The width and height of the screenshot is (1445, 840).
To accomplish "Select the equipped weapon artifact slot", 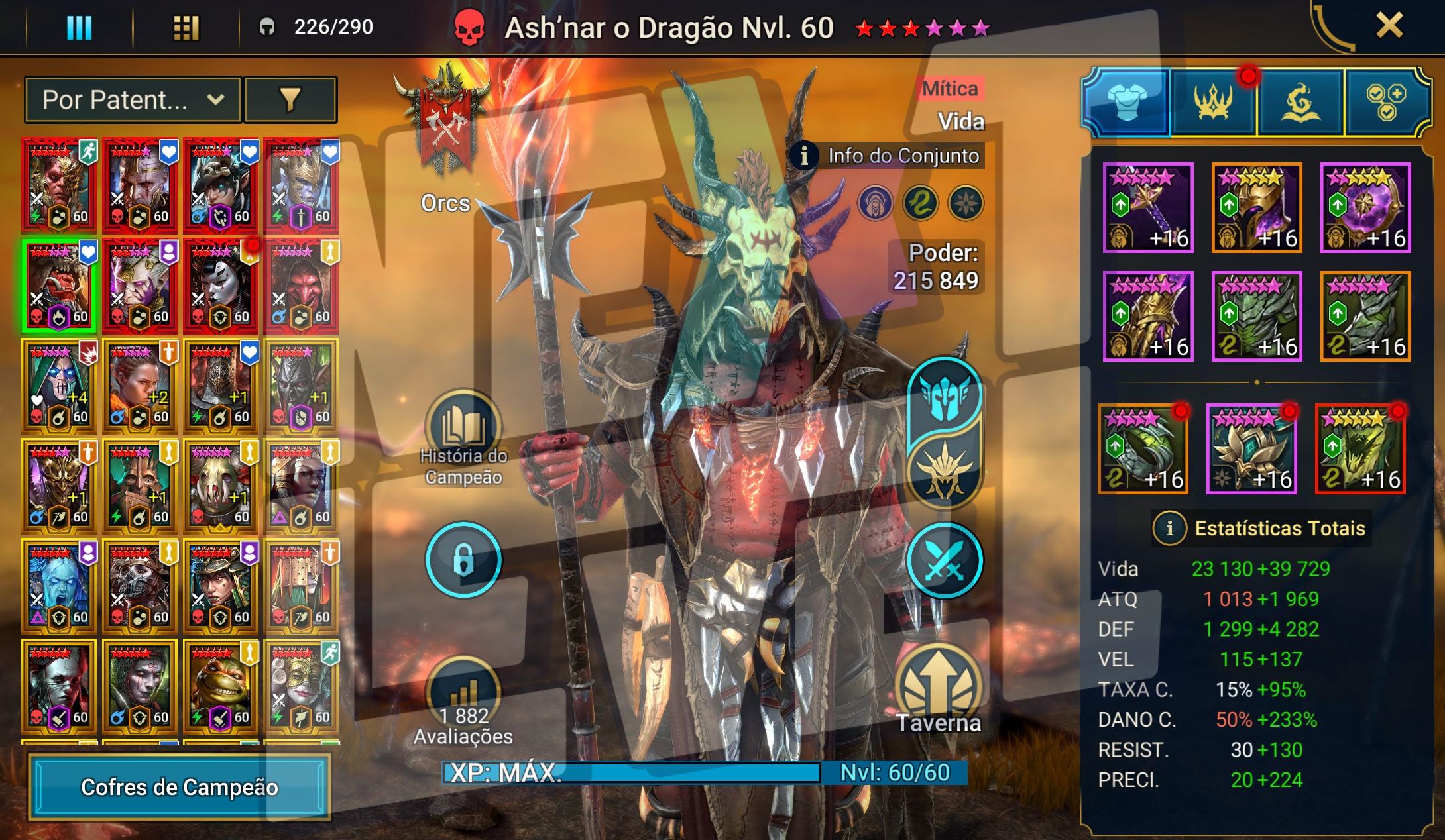I will tap(1148, 207).
